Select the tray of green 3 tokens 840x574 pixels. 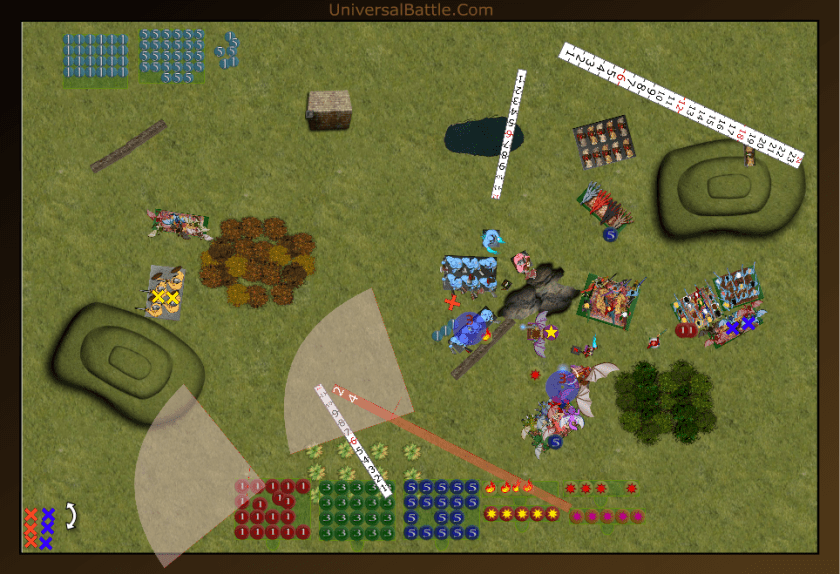[x=355, y=510]
